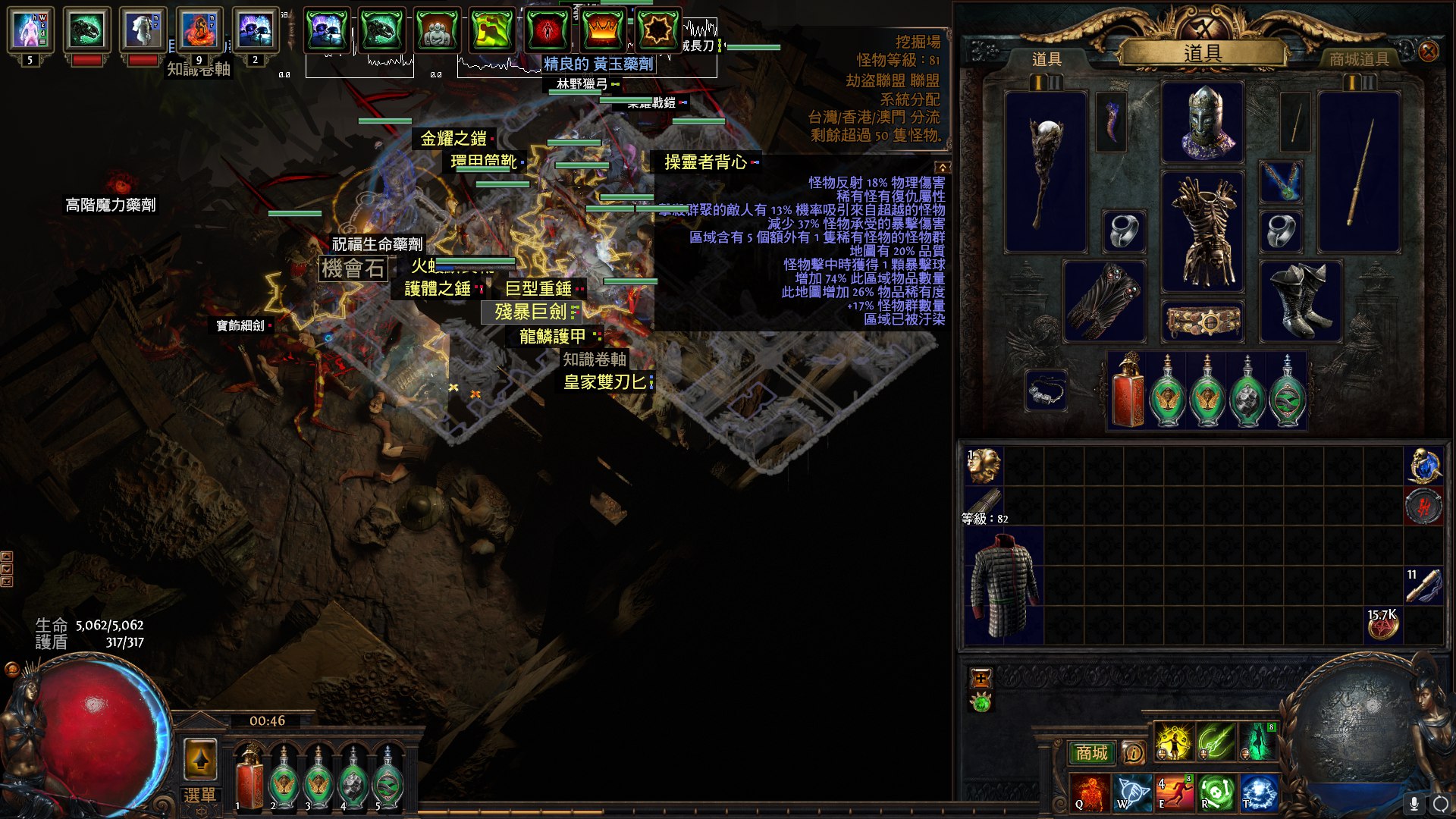Click the equipped mace weapon slot
Screen dimensions: 1456x819
(x=1046, y=172)
